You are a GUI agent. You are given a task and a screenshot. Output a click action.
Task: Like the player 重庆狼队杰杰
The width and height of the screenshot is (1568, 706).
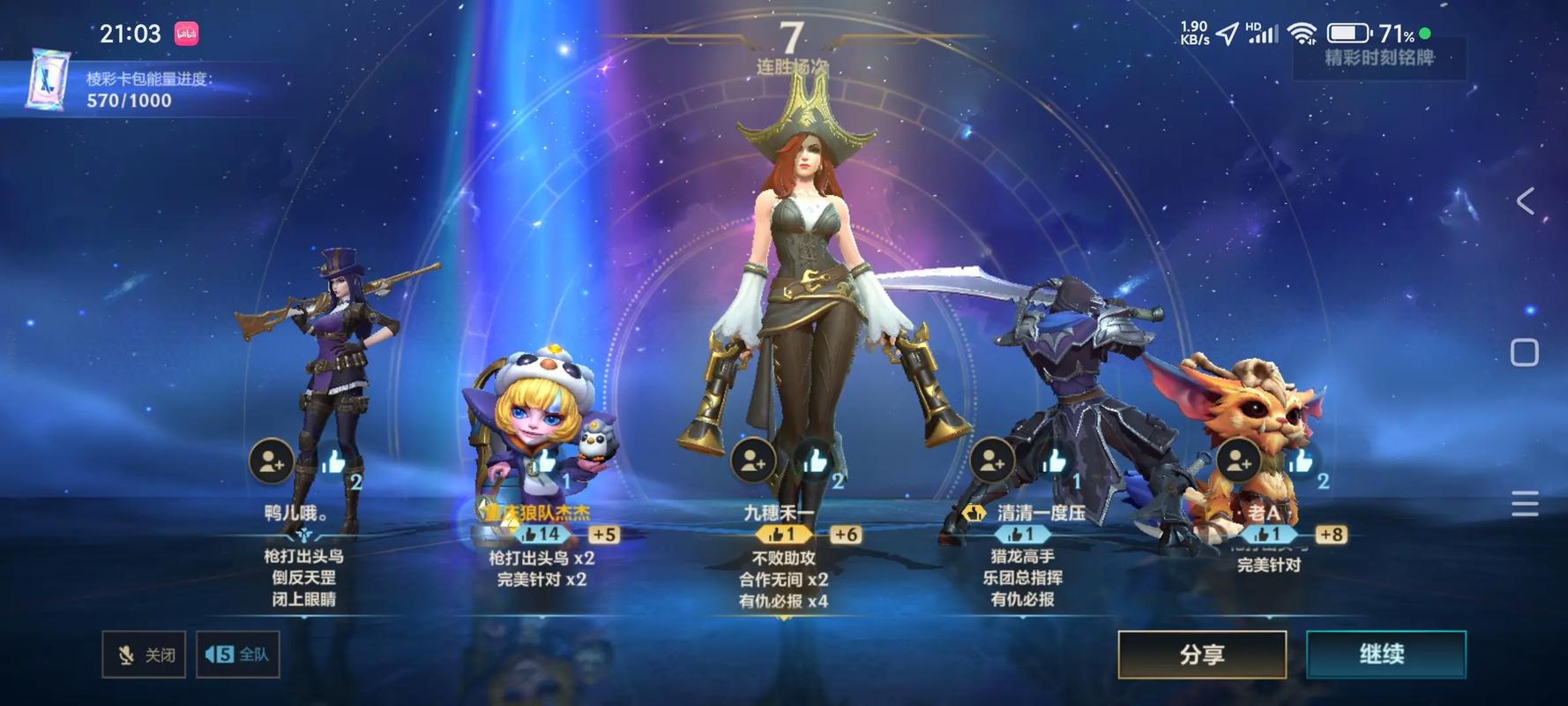coord(547,461)
